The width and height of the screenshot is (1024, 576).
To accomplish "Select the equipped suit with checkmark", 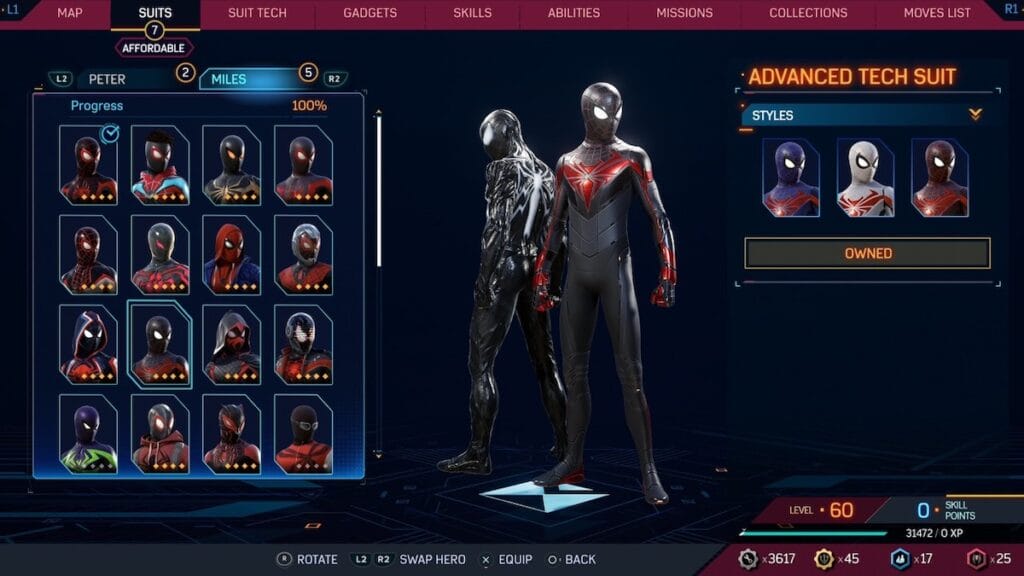I will pos(88,165).
